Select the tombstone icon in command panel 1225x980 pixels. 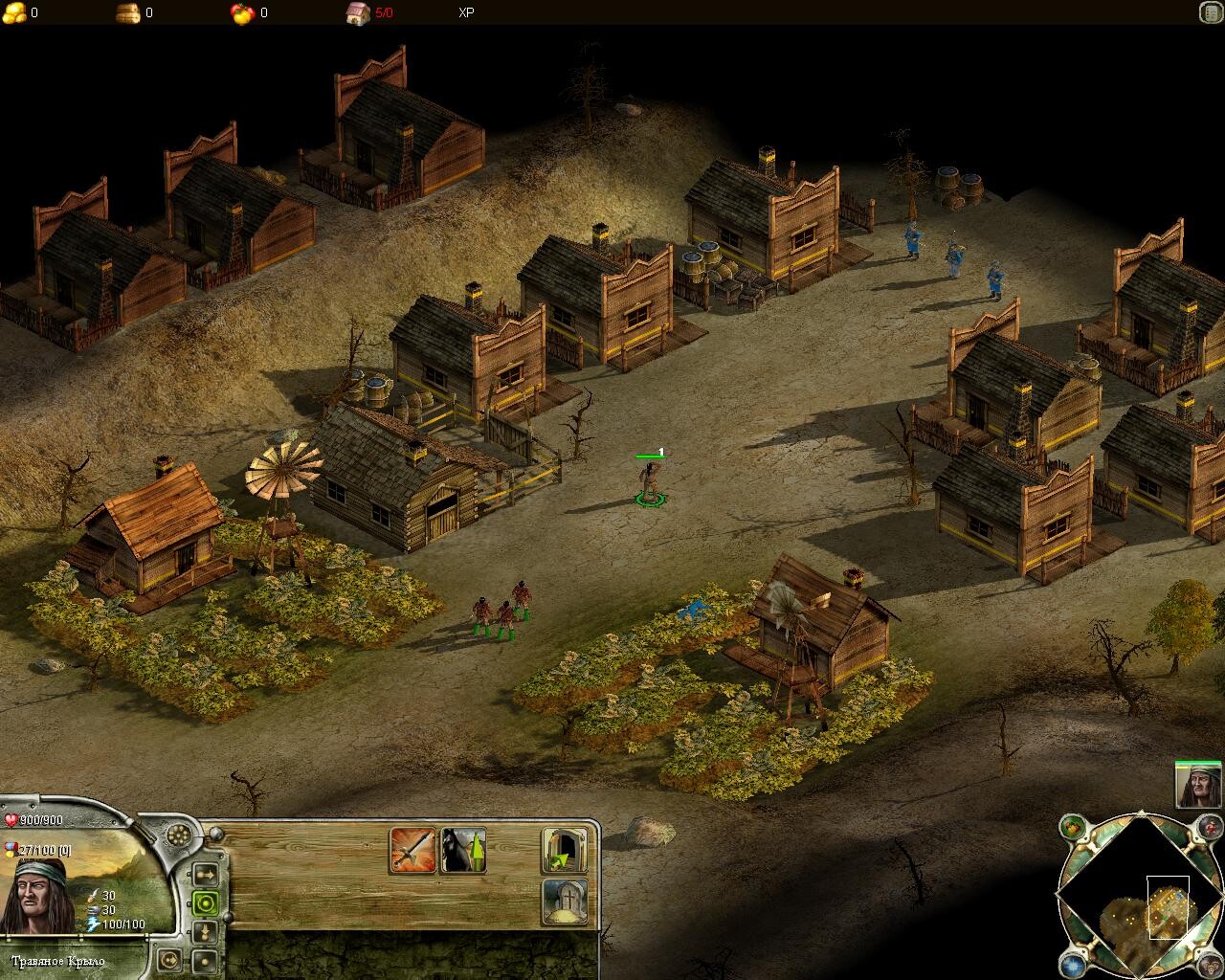564,901
